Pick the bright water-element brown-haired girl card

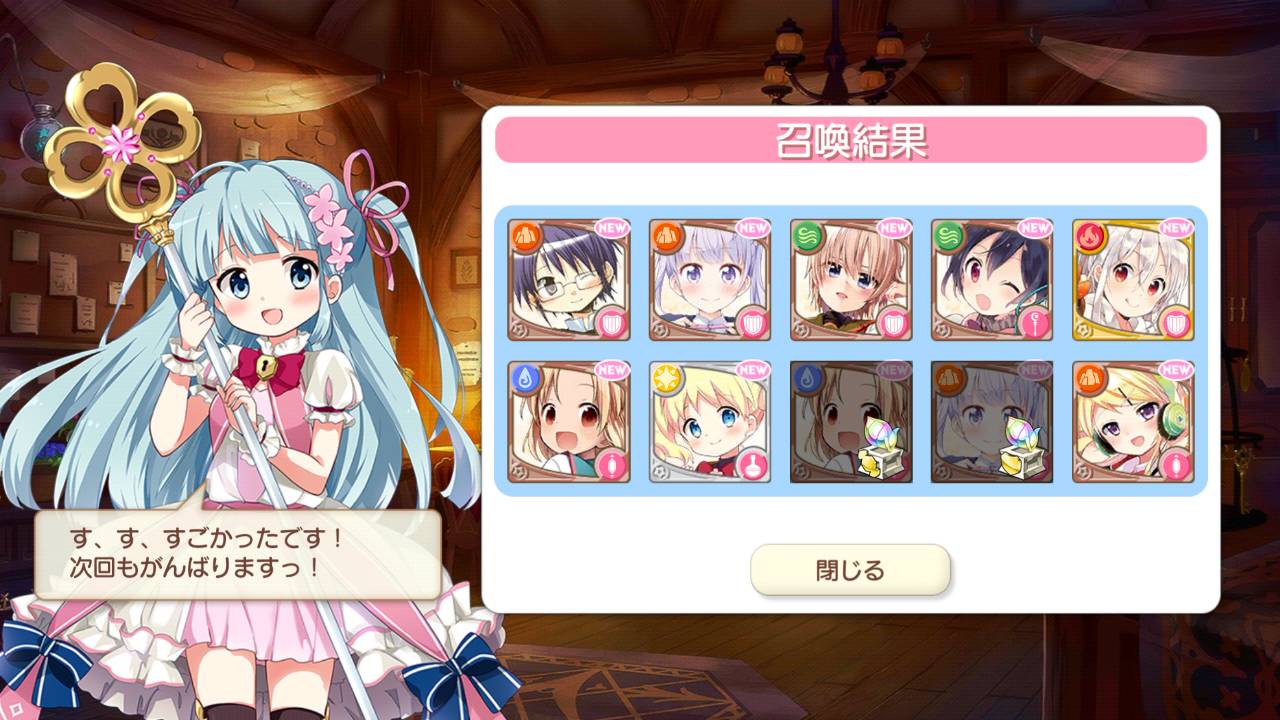(x=569, y=422)
